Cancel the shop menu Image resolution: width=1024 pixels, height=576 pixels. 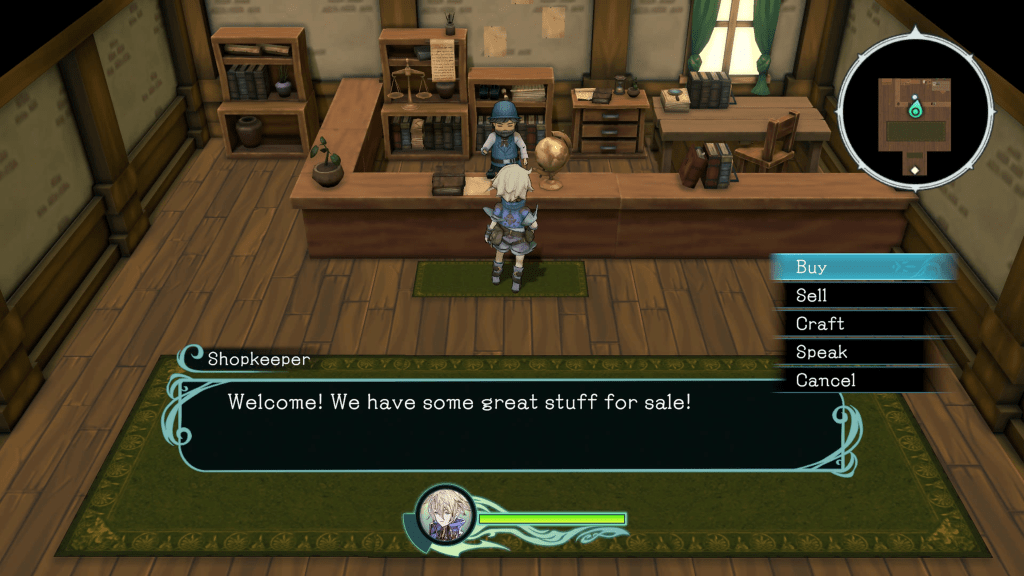pos(825,380)
